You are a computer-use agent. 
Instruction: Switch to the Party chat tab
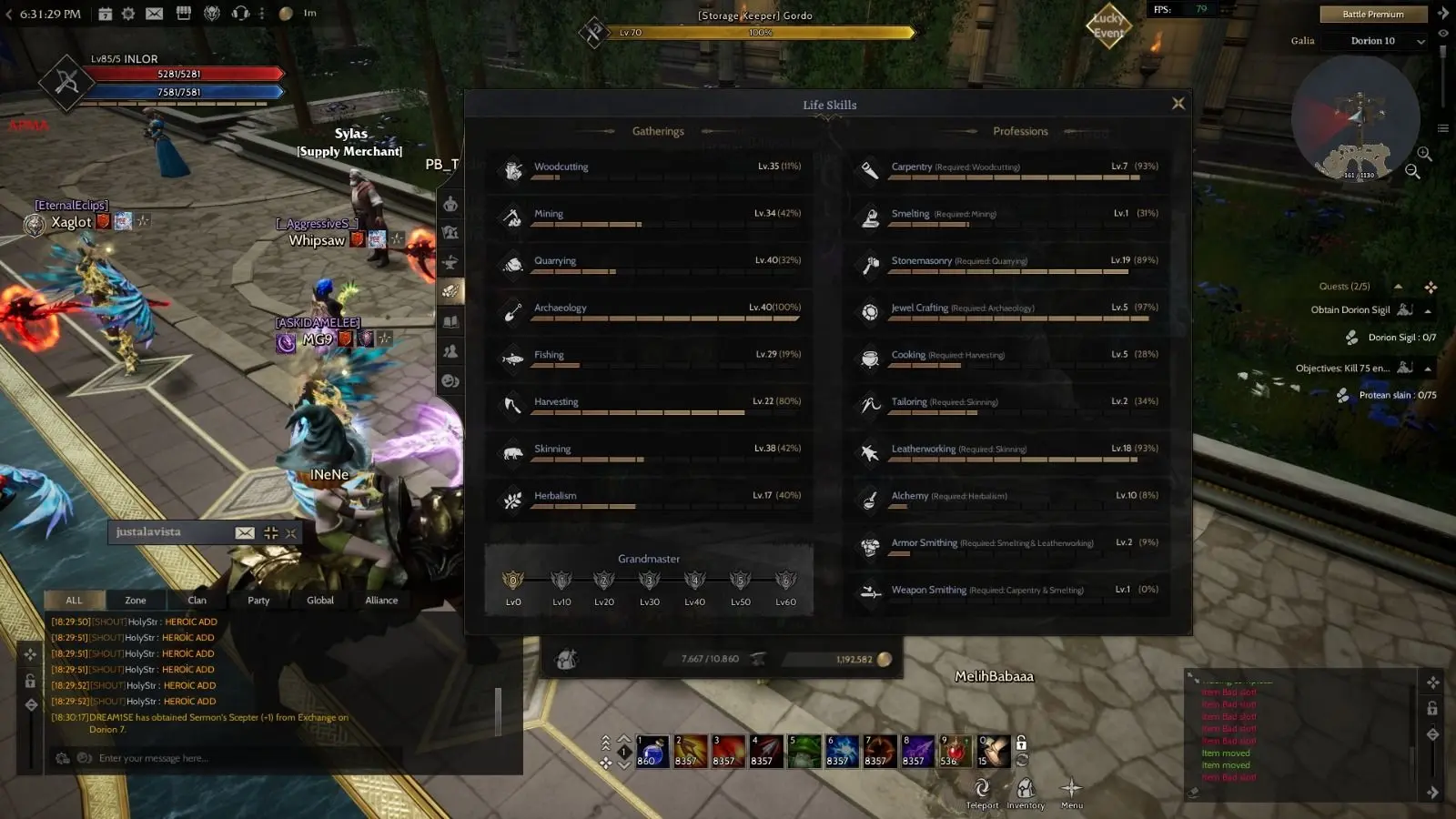tap(258, 600)
